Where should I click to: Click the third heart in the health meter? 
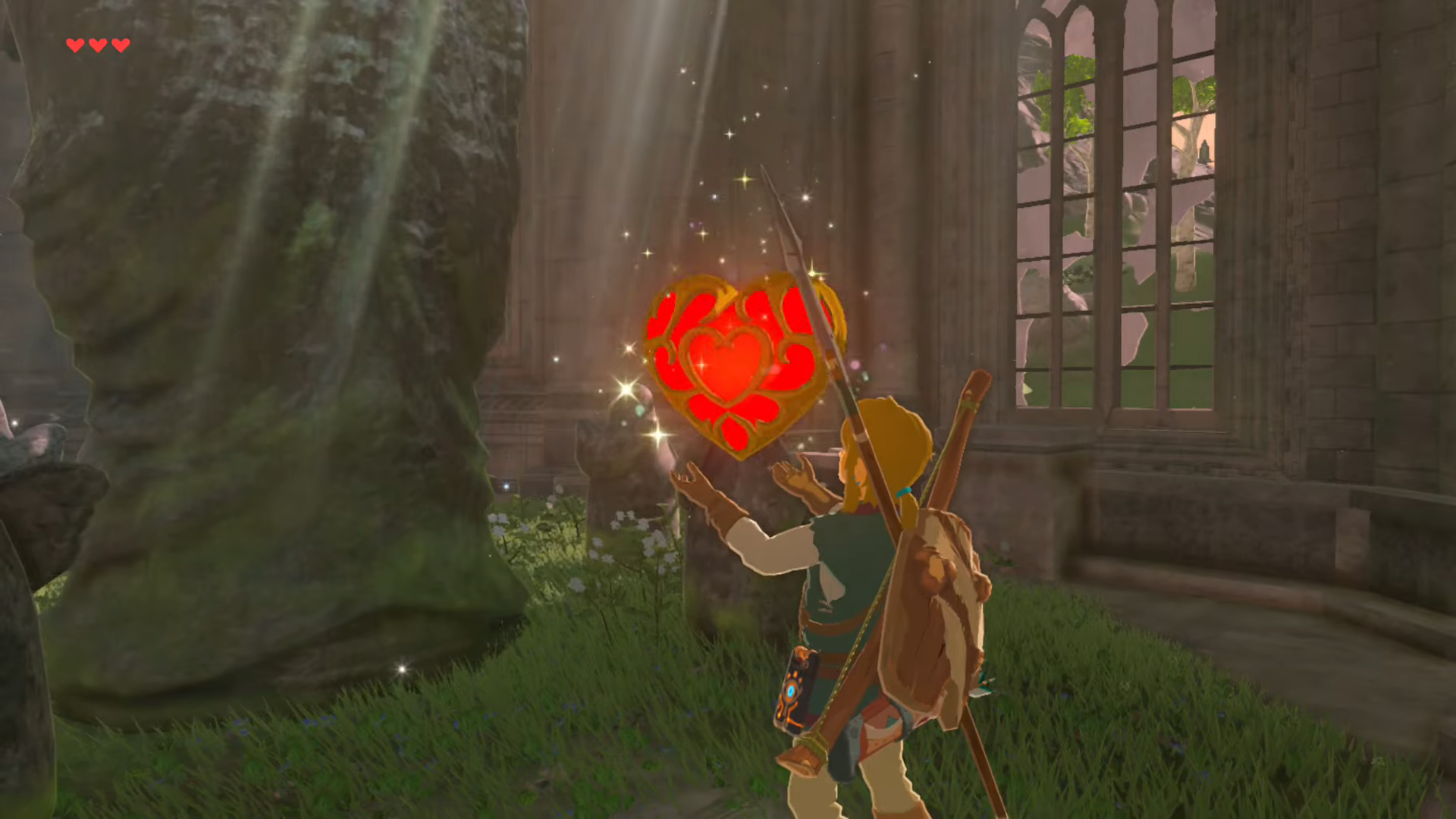point(118,44)
